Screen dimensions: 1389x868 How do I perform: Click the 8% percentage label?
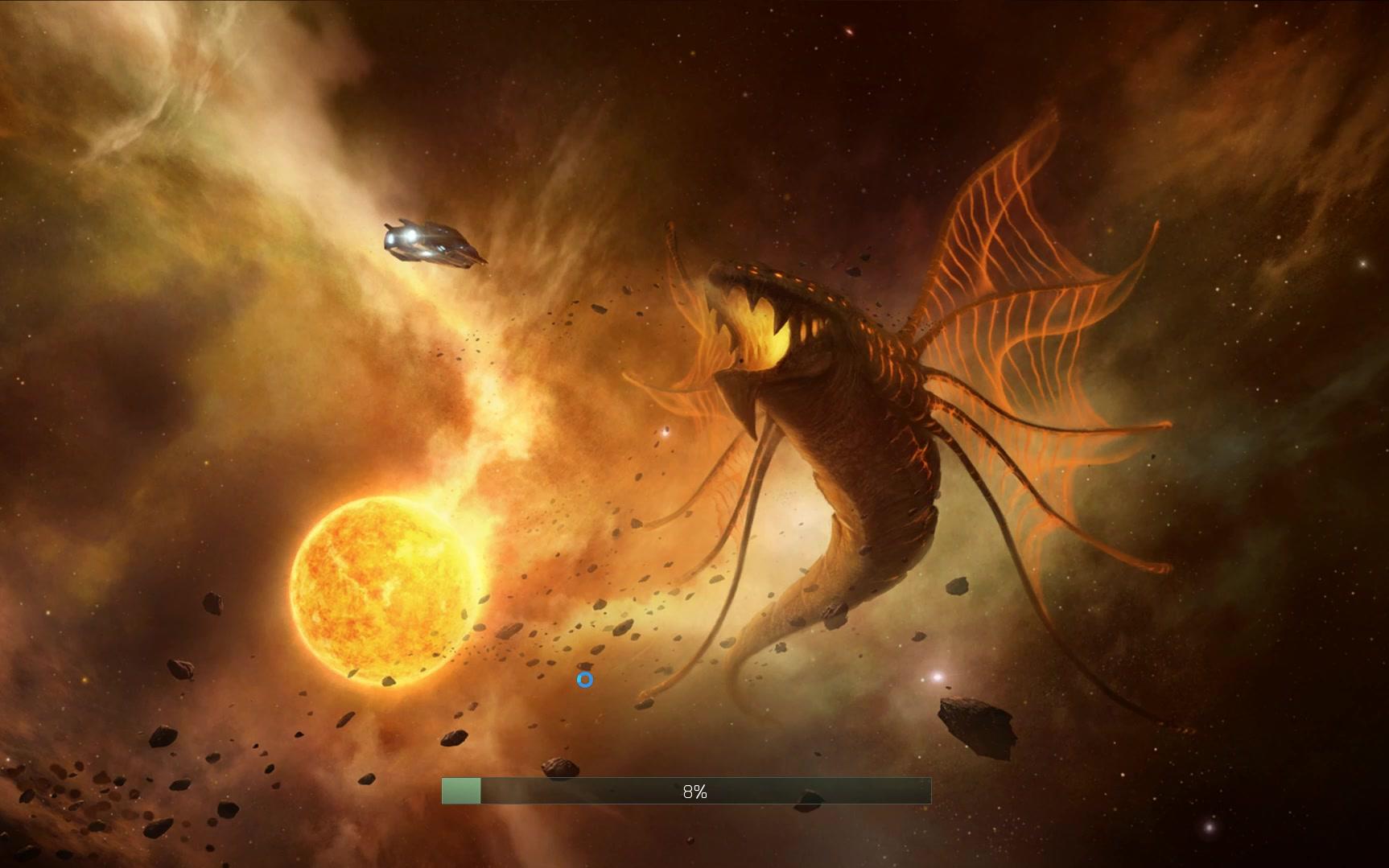tap(694, 792)
